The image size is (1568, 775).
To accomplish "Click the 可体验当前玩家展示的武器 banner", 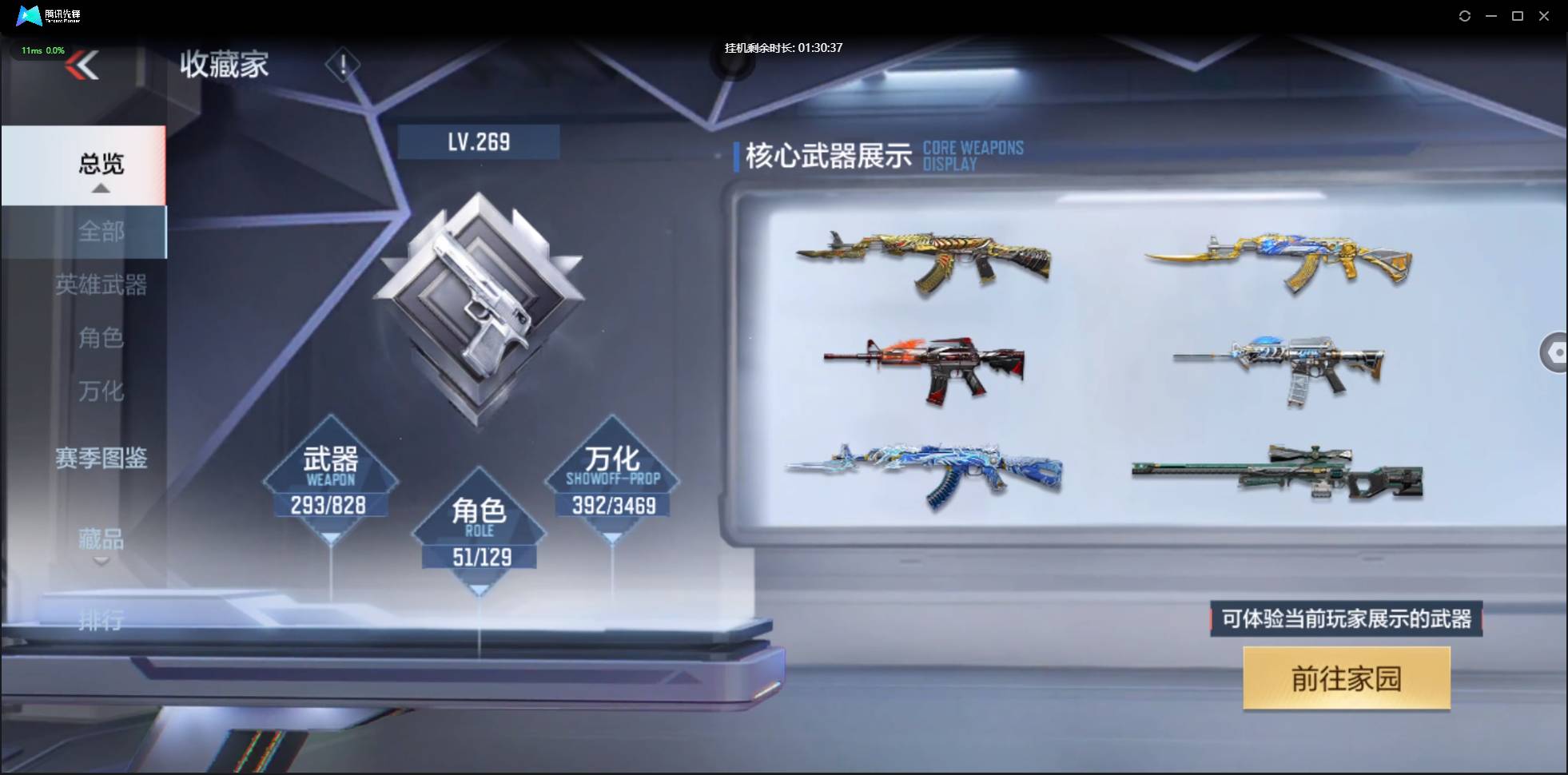I will click(x=1346, y=618).
